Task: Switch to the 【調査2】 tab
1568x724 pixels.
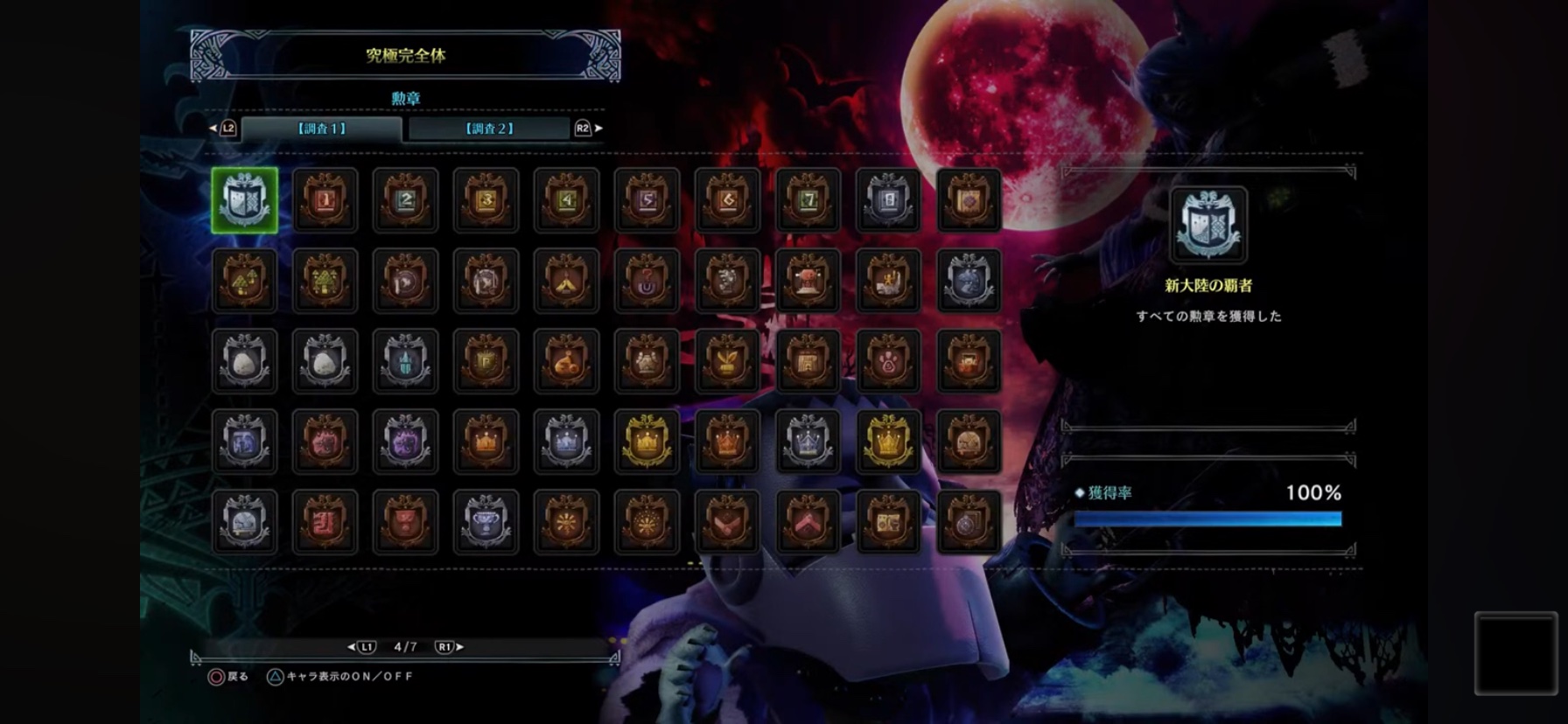Action: [x=489, y=129]
